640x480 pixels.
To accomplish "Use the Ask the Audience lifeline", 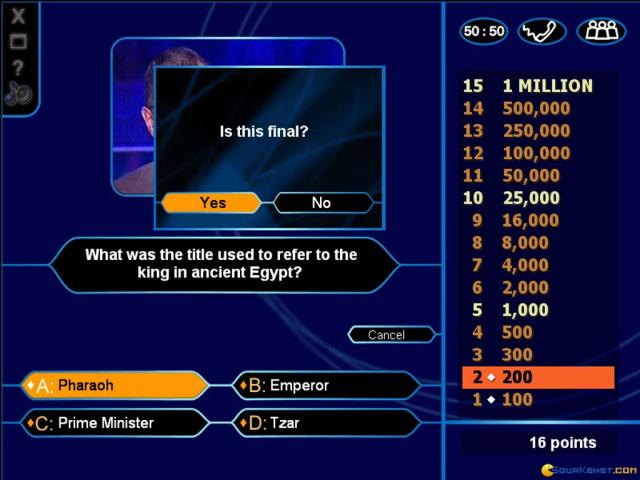I will [599, 31].
